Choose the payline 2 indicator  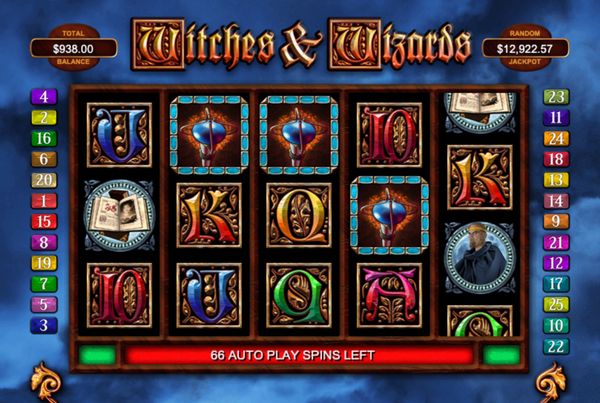[44, 118]
